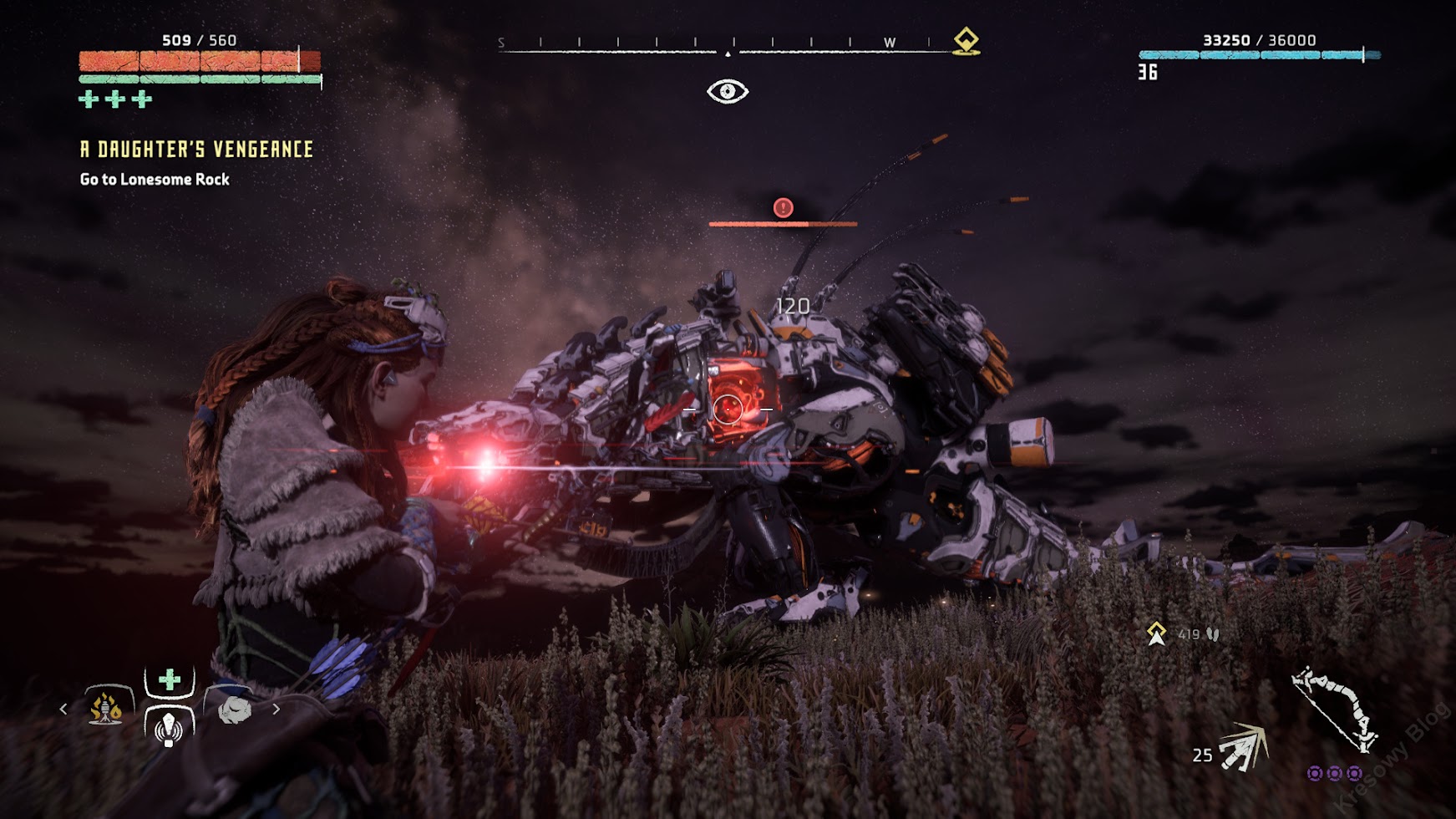1456x819 pixels.
Task: Click the red enemy alert indicator
Action: (x=783, y=207)
